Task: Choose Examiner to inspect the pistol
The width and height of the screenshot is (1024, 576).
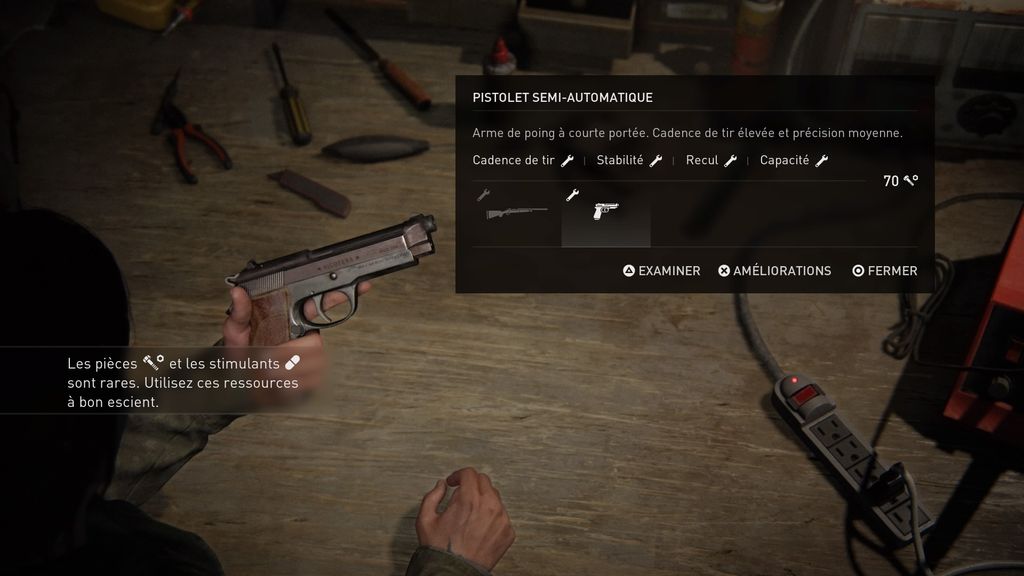Action: point(662,271)
